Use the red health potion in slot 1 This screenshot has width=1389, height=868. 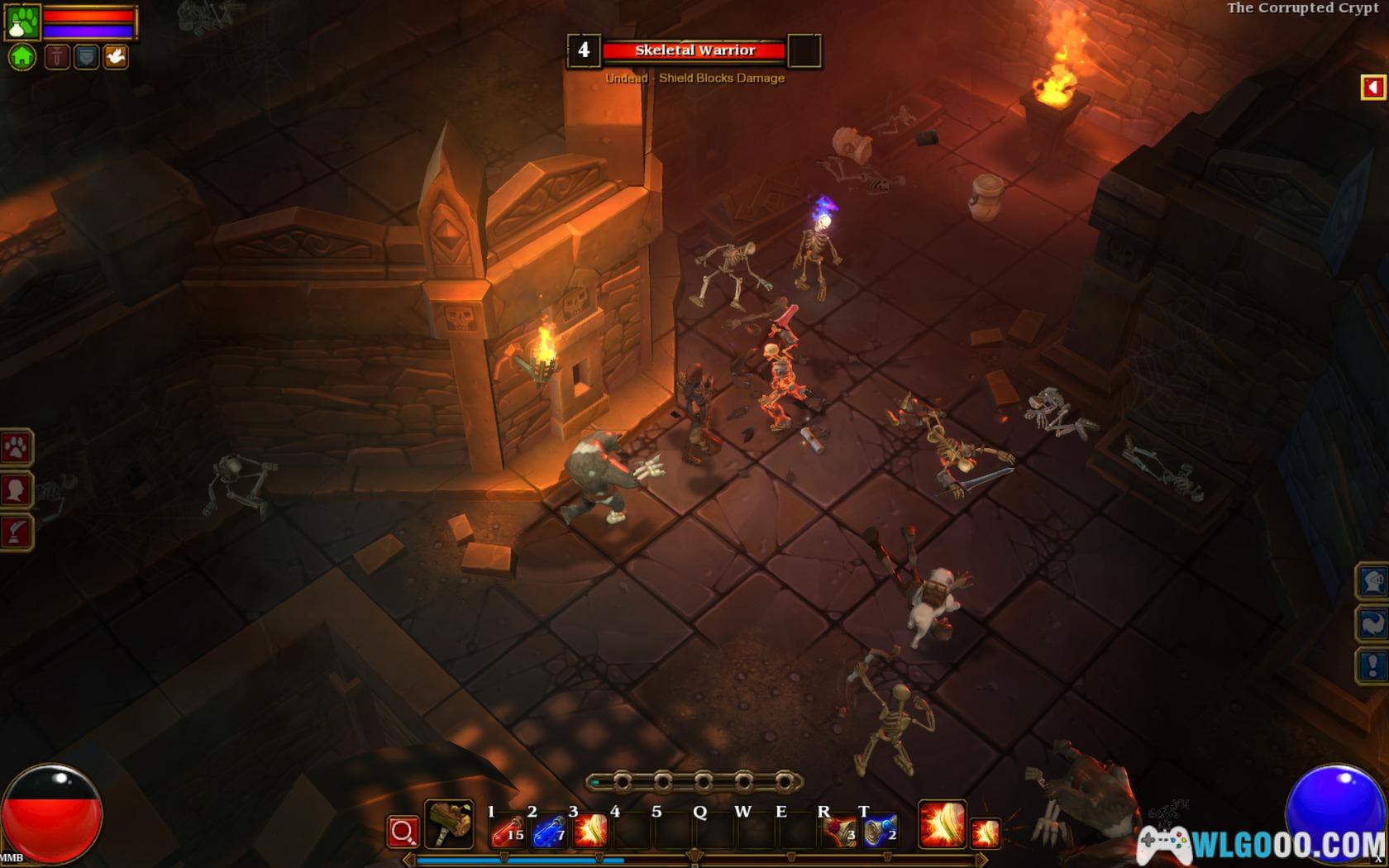click(x=507, y=830)
